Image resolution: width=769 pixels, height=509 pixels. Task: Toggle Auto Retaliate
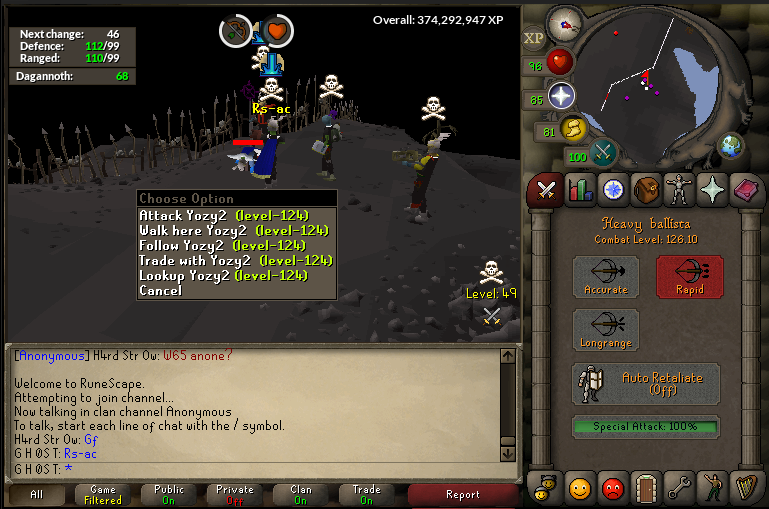[x=646, y=384]
